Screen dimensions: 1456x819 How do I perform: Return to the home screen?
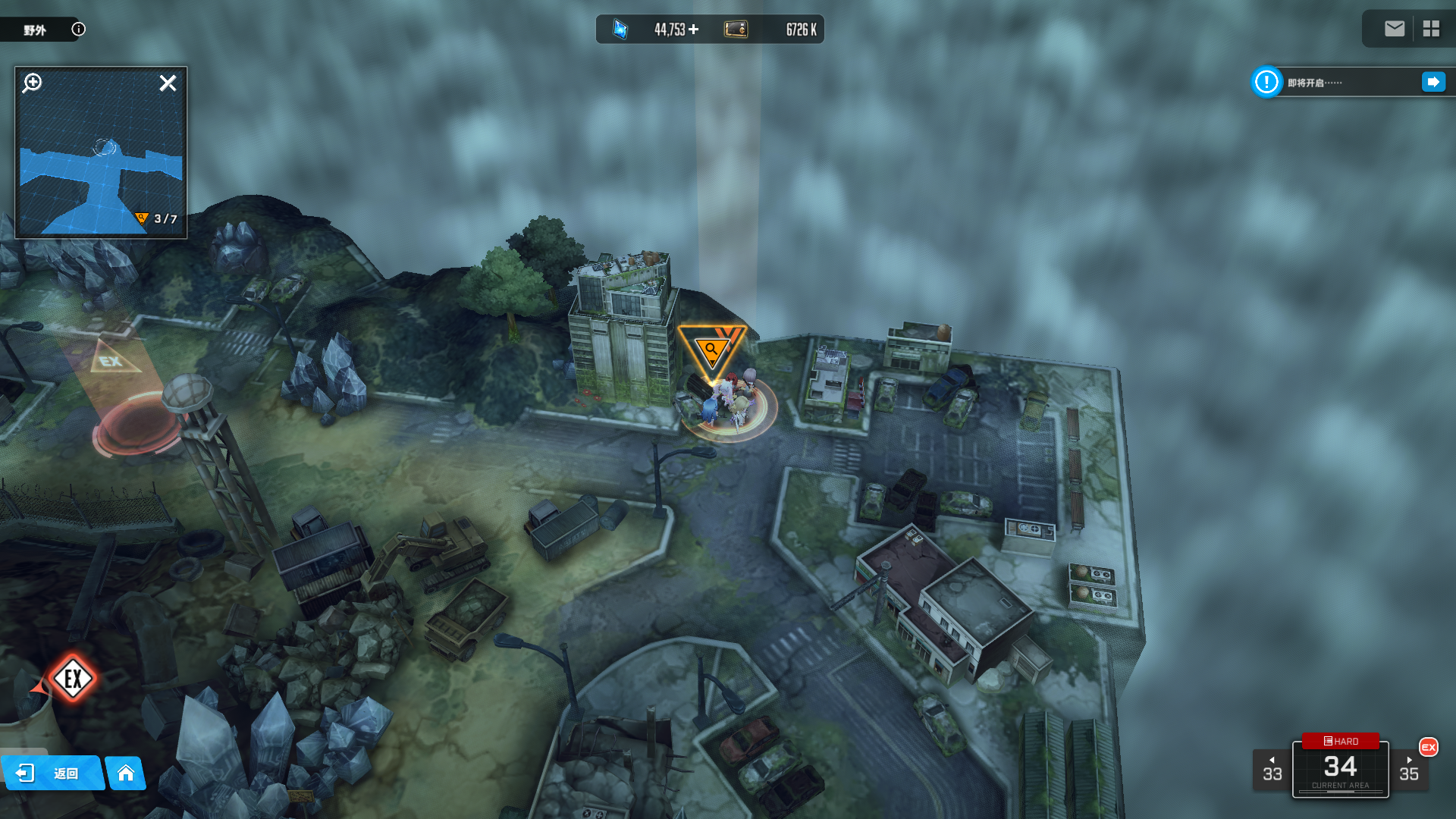(x=126, y=773)
